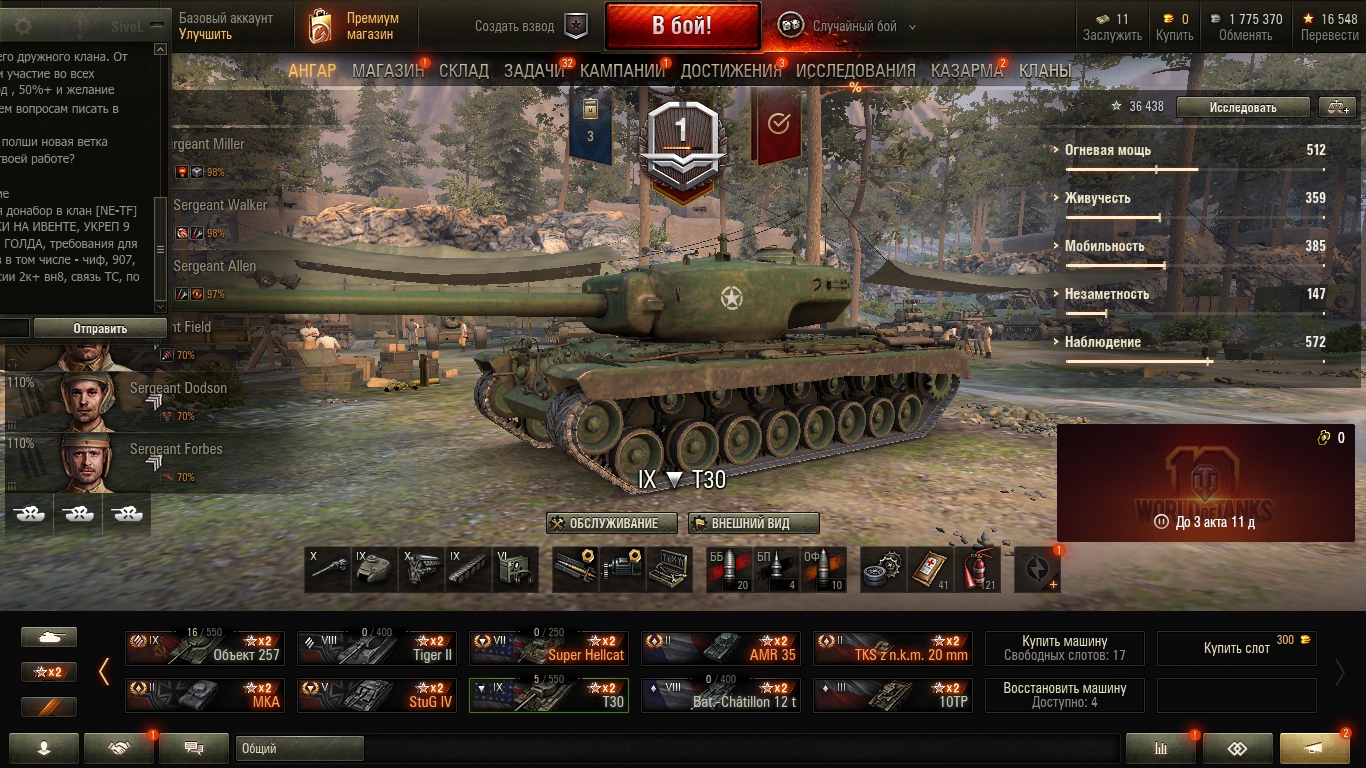Open the Задачи tab
The image size is (1366, 768).
(534, 71)
